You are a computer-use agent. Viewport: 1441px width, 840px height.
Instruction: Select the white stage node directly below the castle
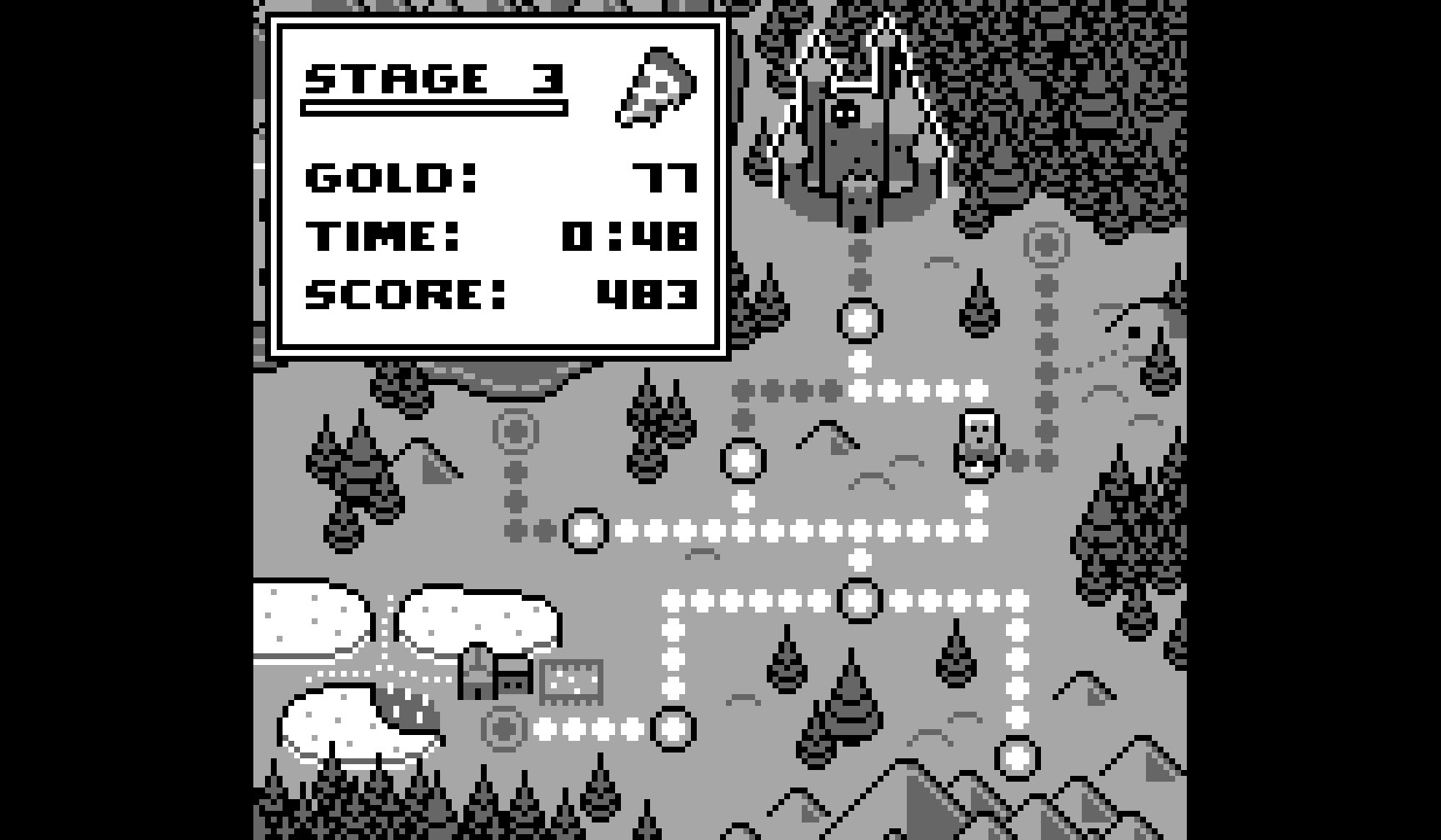click(x=858, y=321)
